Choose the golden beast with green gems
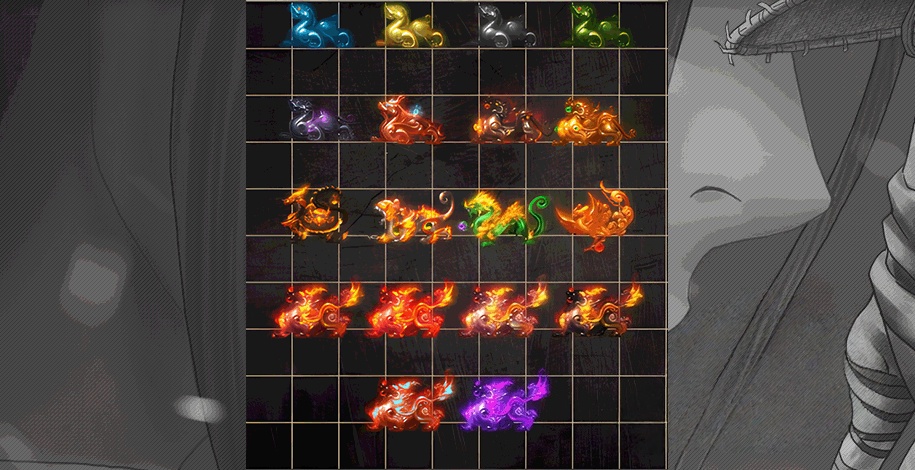 point(596,121)
